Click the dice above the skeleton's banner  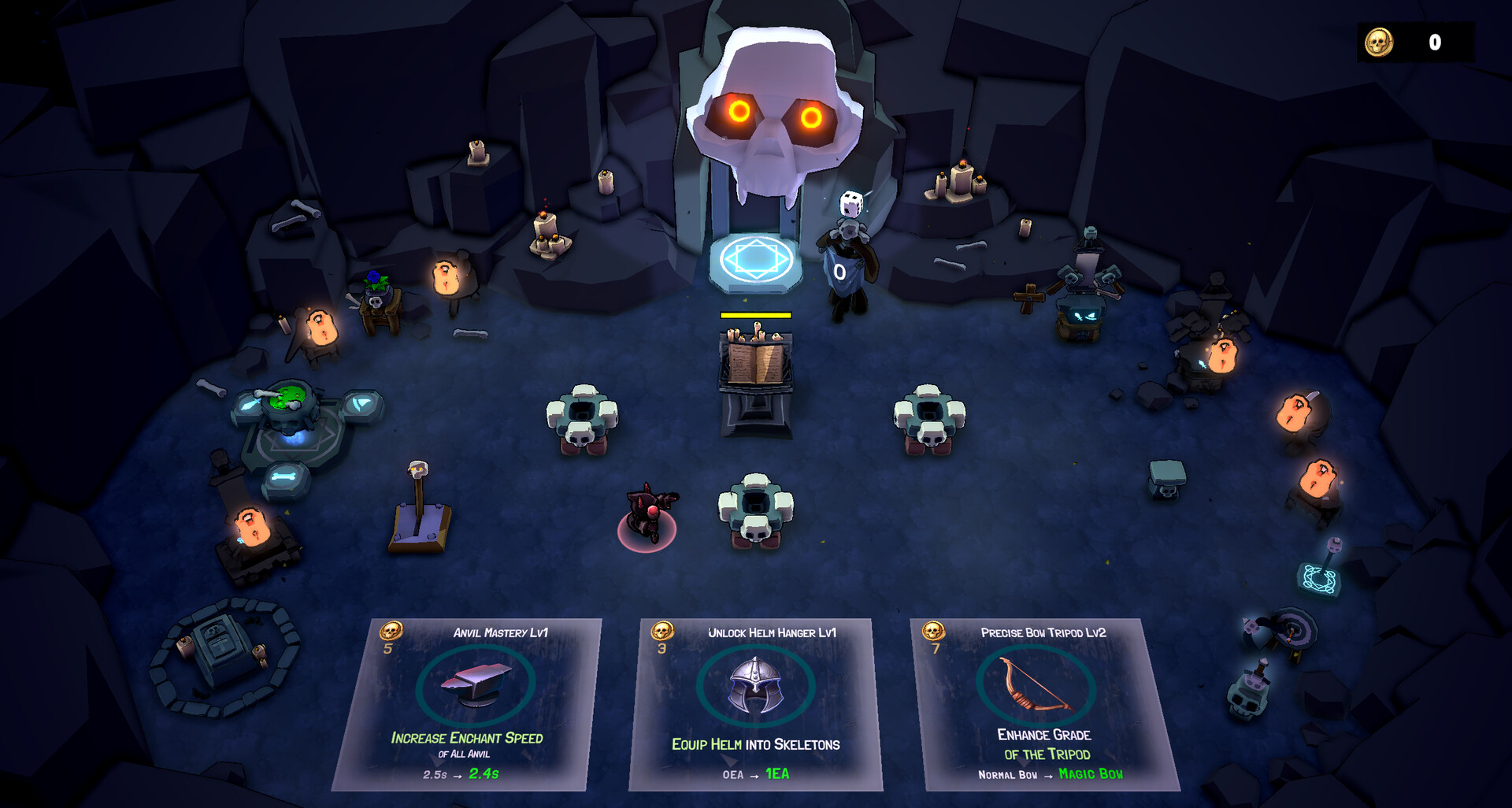[x=852, y=205]
